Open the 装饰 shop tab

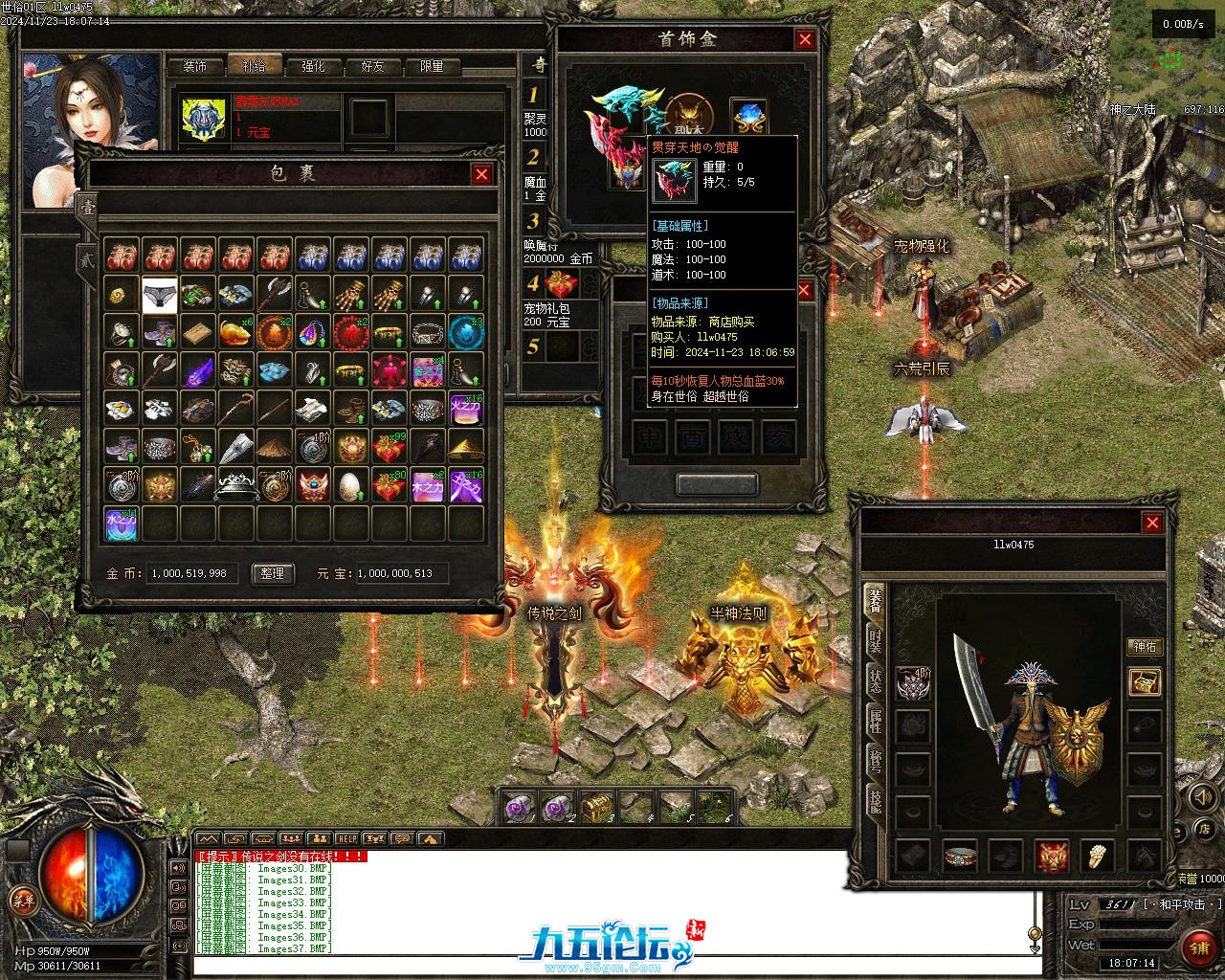(195, 66)
